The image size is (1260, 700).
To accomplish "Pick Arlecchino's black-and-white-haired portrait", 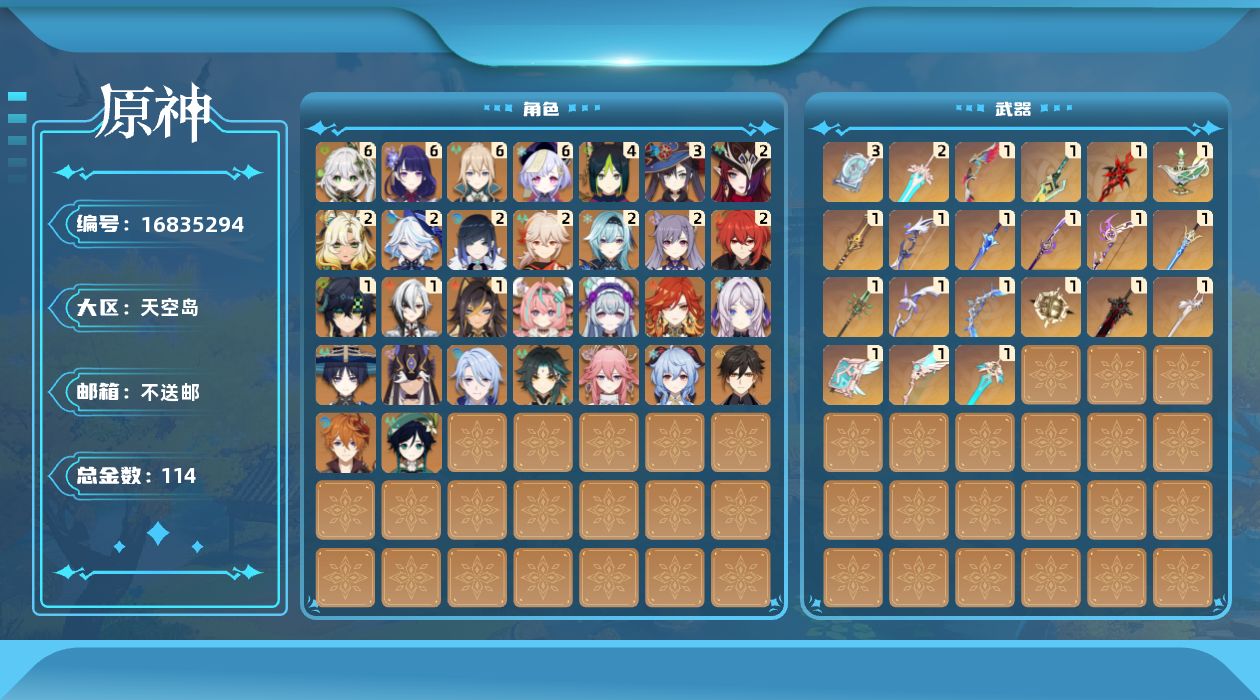I will pyautogui.click(x=412, y=307).
